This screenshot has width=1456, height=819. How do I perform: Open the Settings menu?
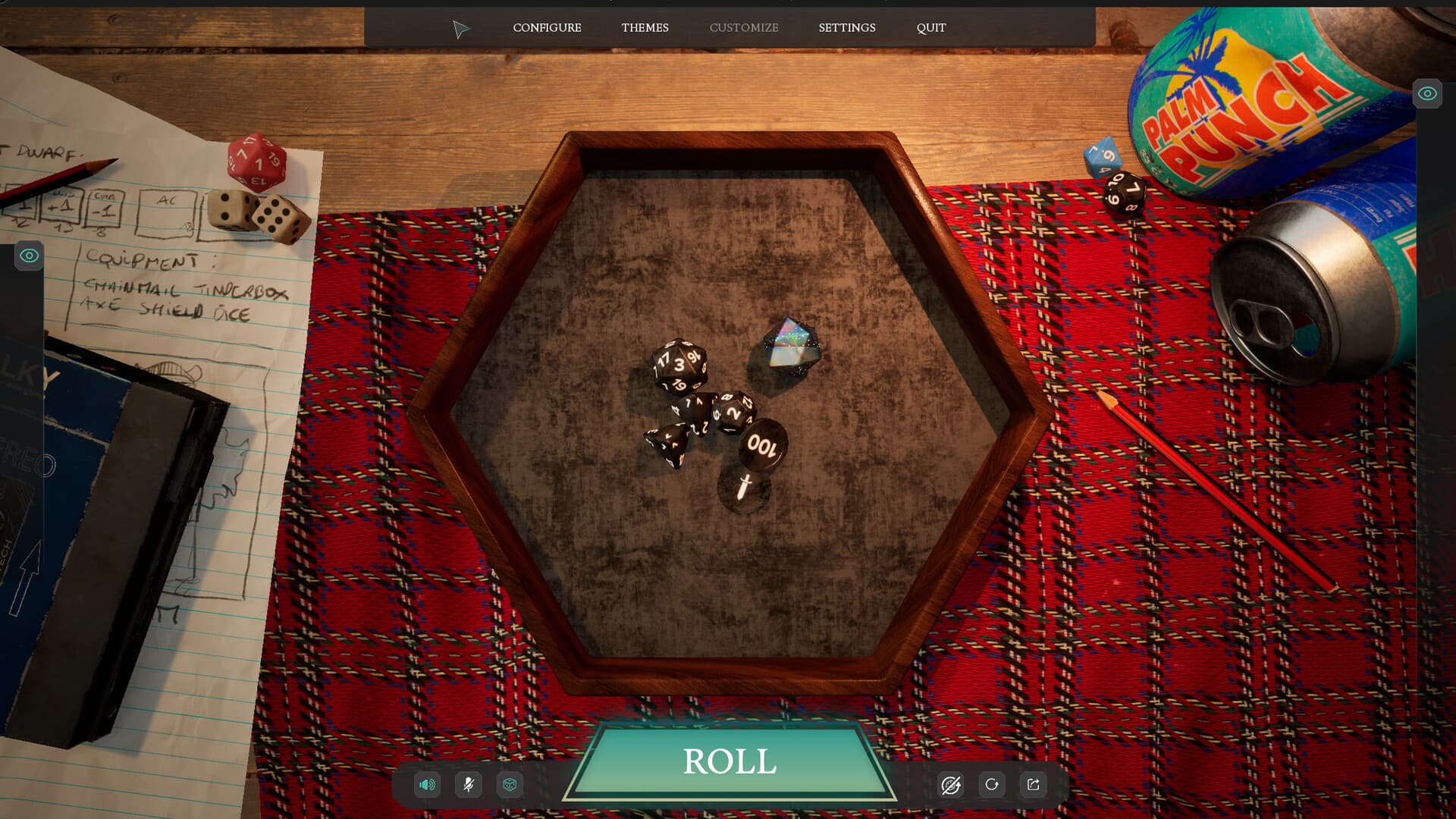[x=847, y=28]
